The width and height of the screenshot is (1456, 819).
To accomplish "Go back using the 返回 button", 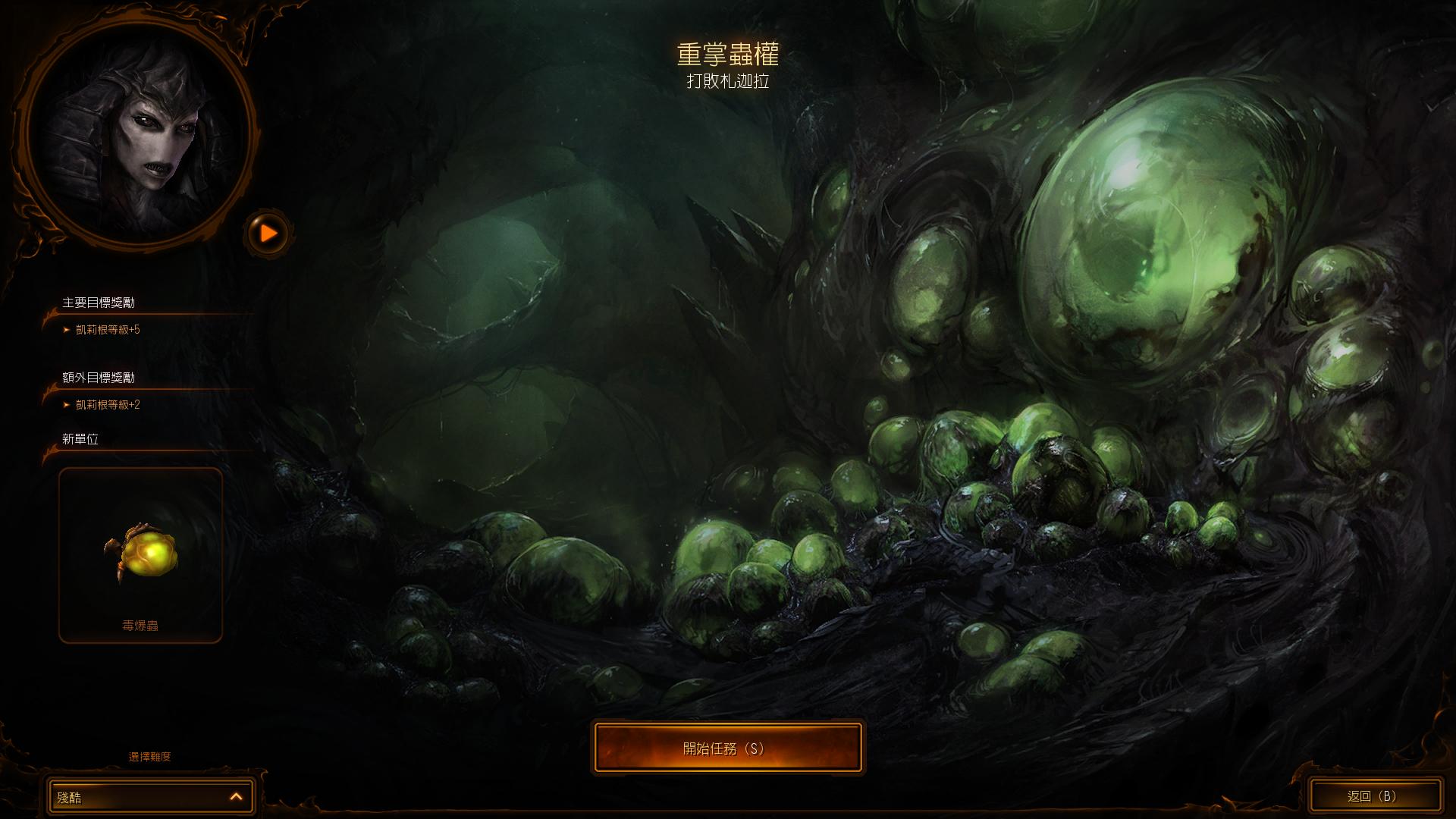I will click(x=1374, y=795).
